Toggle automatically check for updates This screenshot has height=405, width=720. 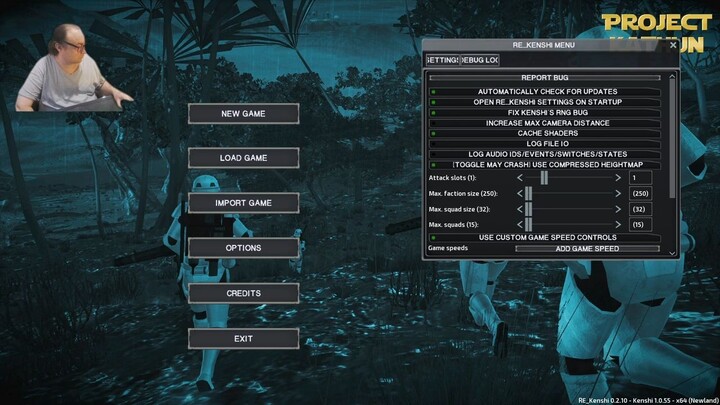tap(546, 92)
